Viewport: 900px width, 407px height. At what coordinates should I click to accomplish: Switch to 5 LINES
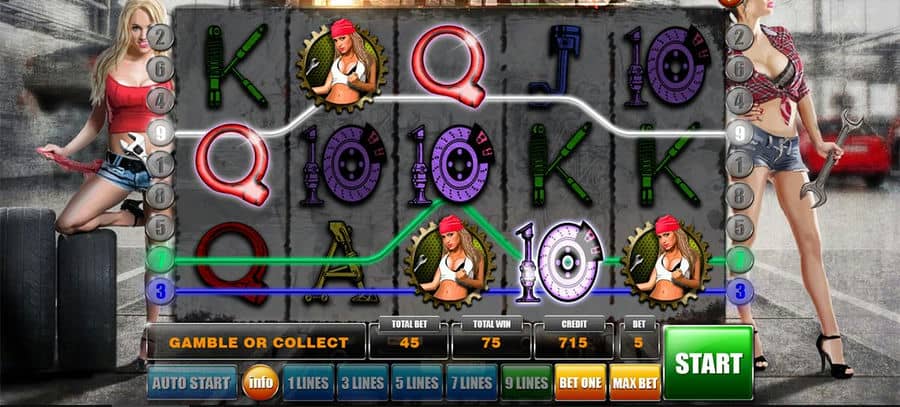pos(415,382)
